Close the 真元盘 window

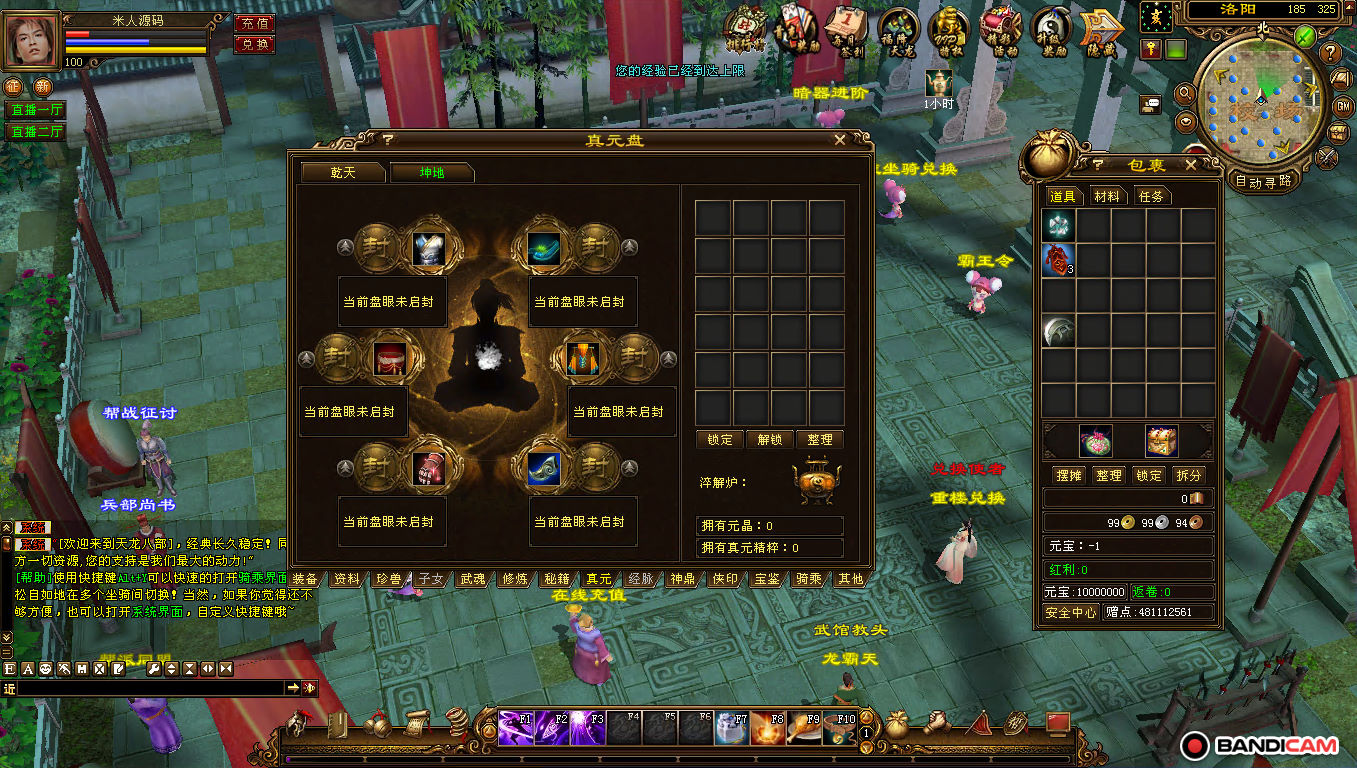point(840,140)
